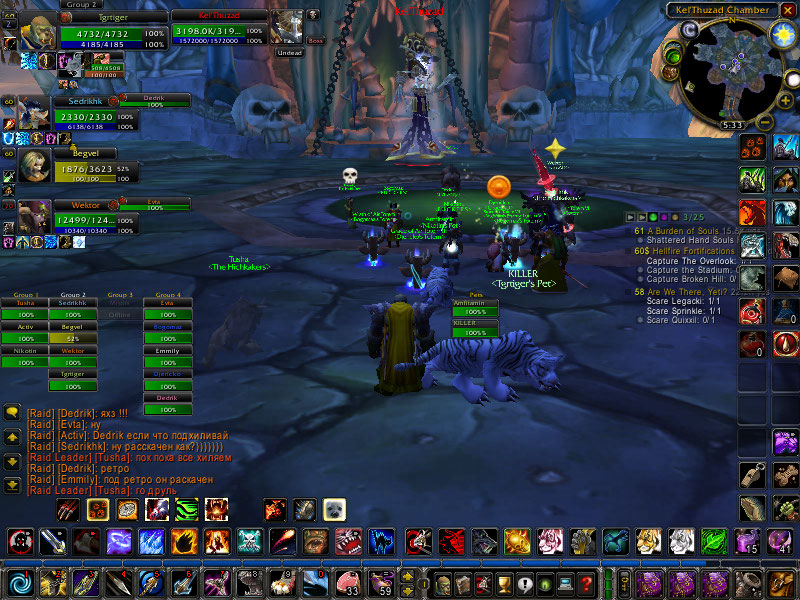The width and height of the screenshot is (800, 600).
Task: Open the help question mark button
Action: (x=587, y=583)
